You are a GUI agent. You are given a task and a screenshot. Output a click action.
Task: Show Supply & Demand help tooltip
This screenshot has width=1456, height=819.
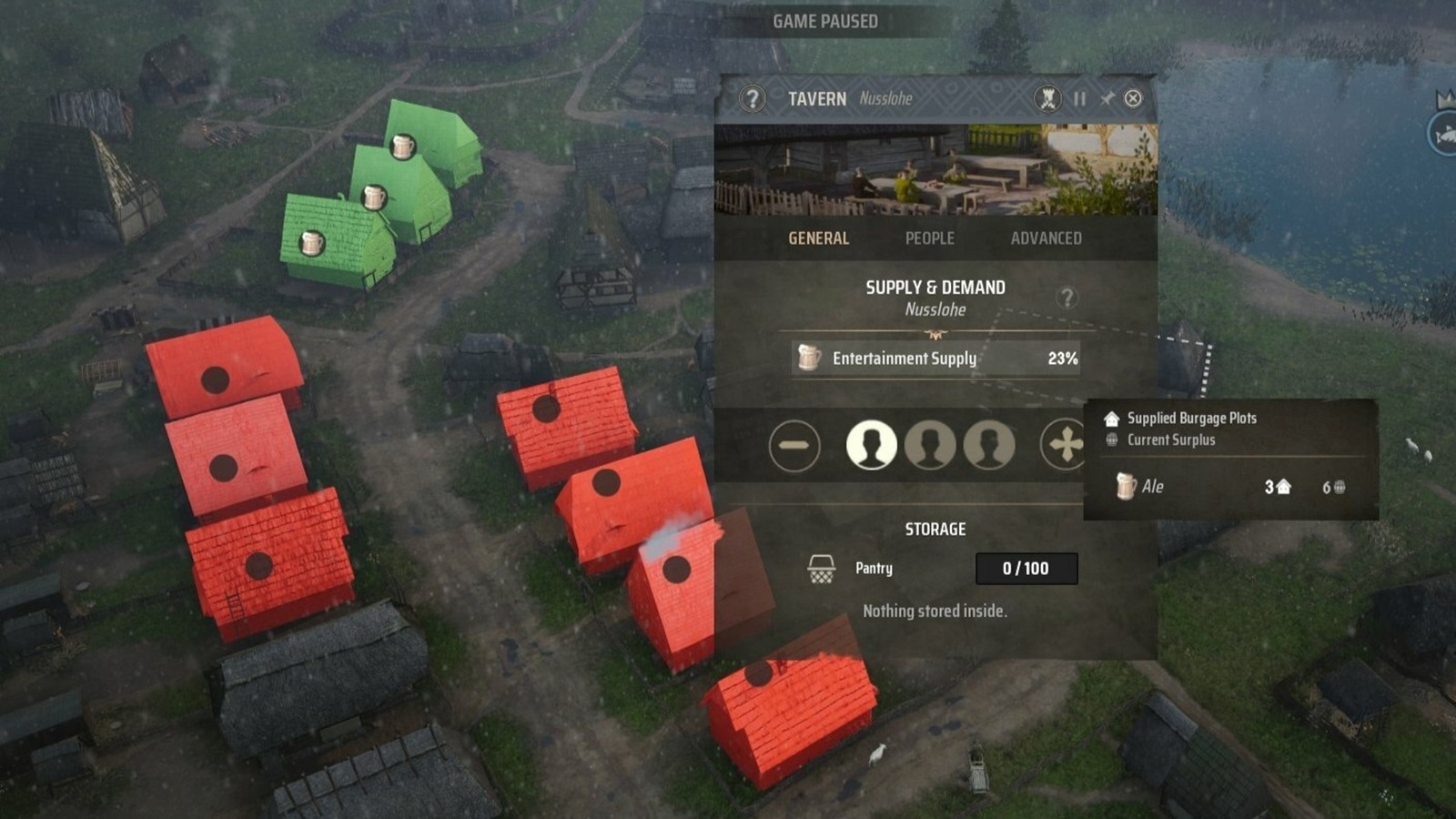[x=1067, y=298]
